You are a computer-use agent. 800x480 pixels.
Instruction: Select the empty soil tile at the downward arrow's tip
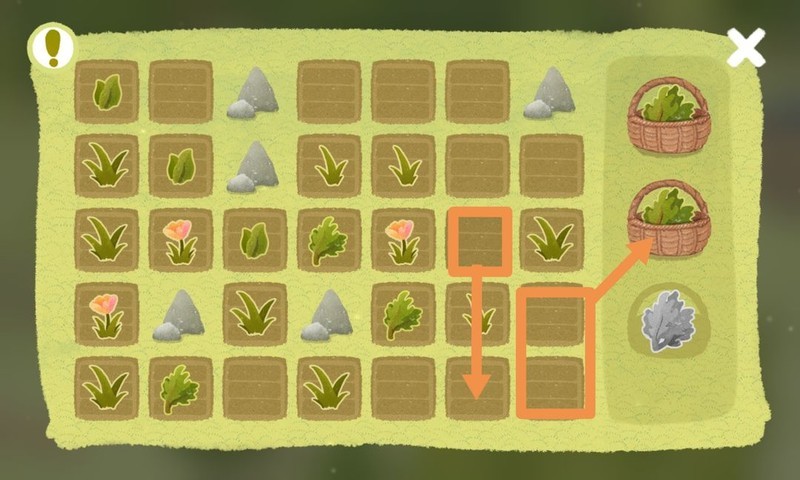tap(478, 388)
